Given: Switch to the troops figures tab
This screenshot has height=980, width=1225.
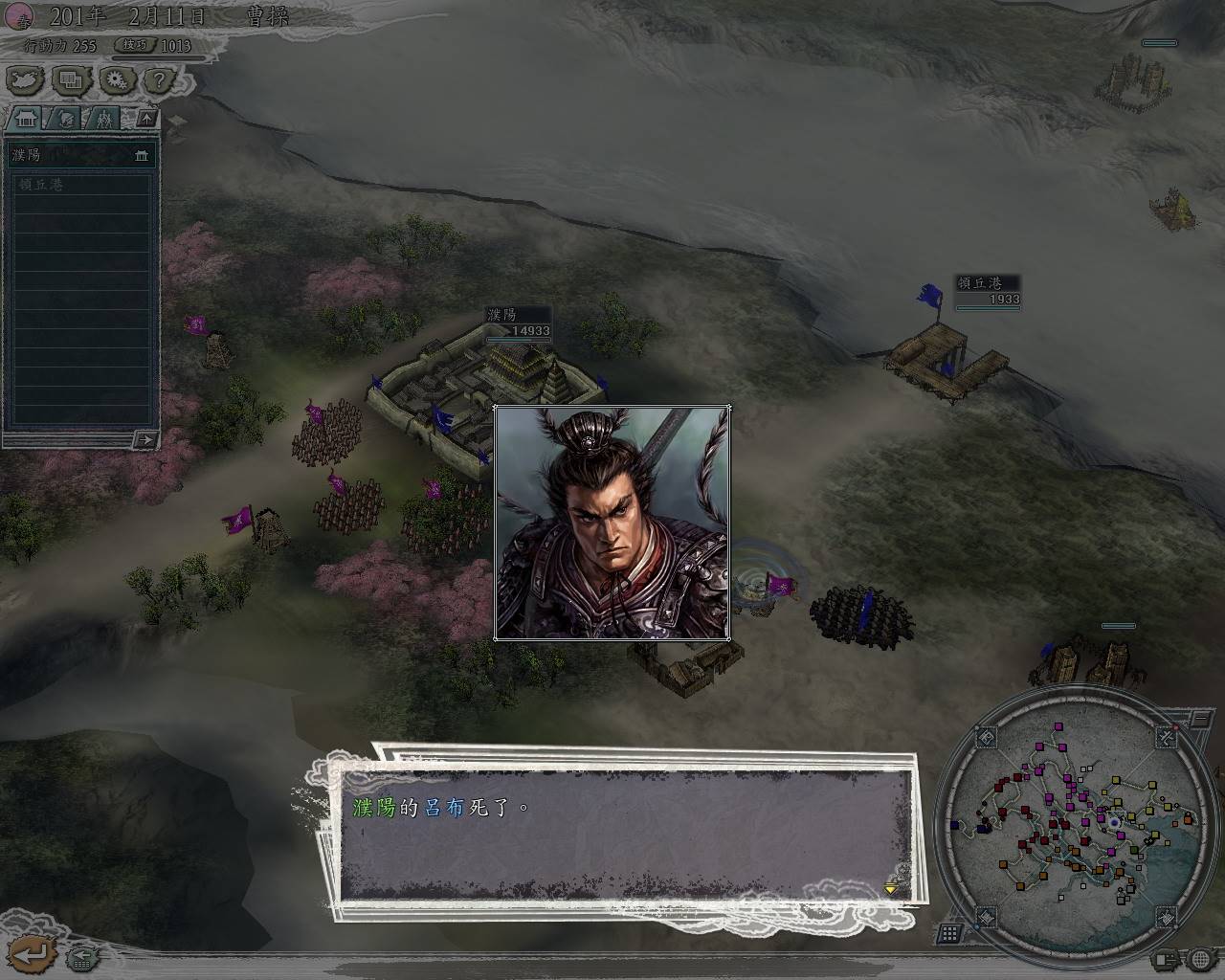Looking at the screenshot, I should 103,119.
